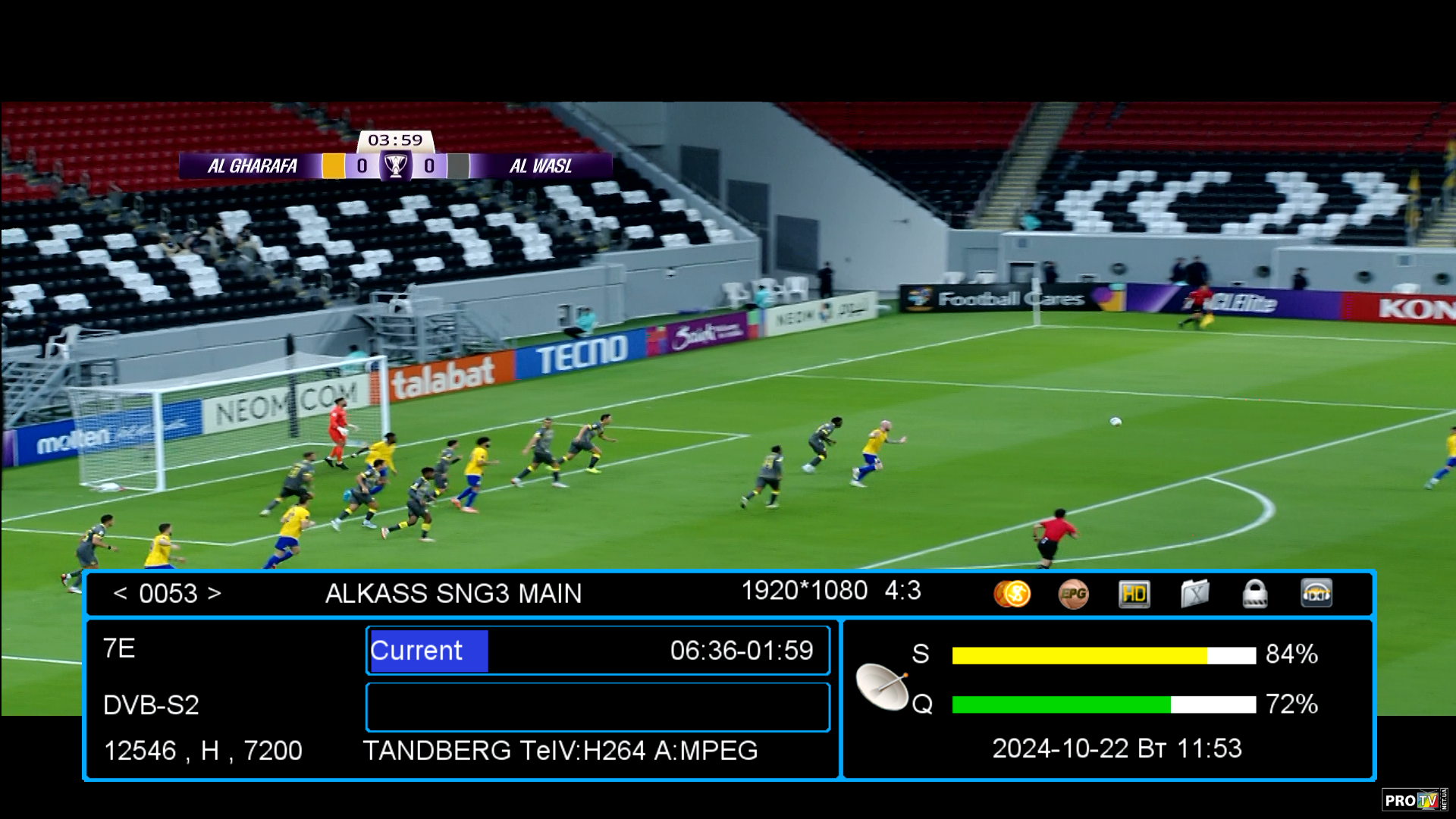Select the empty next programme row

(x=598, y=707)
